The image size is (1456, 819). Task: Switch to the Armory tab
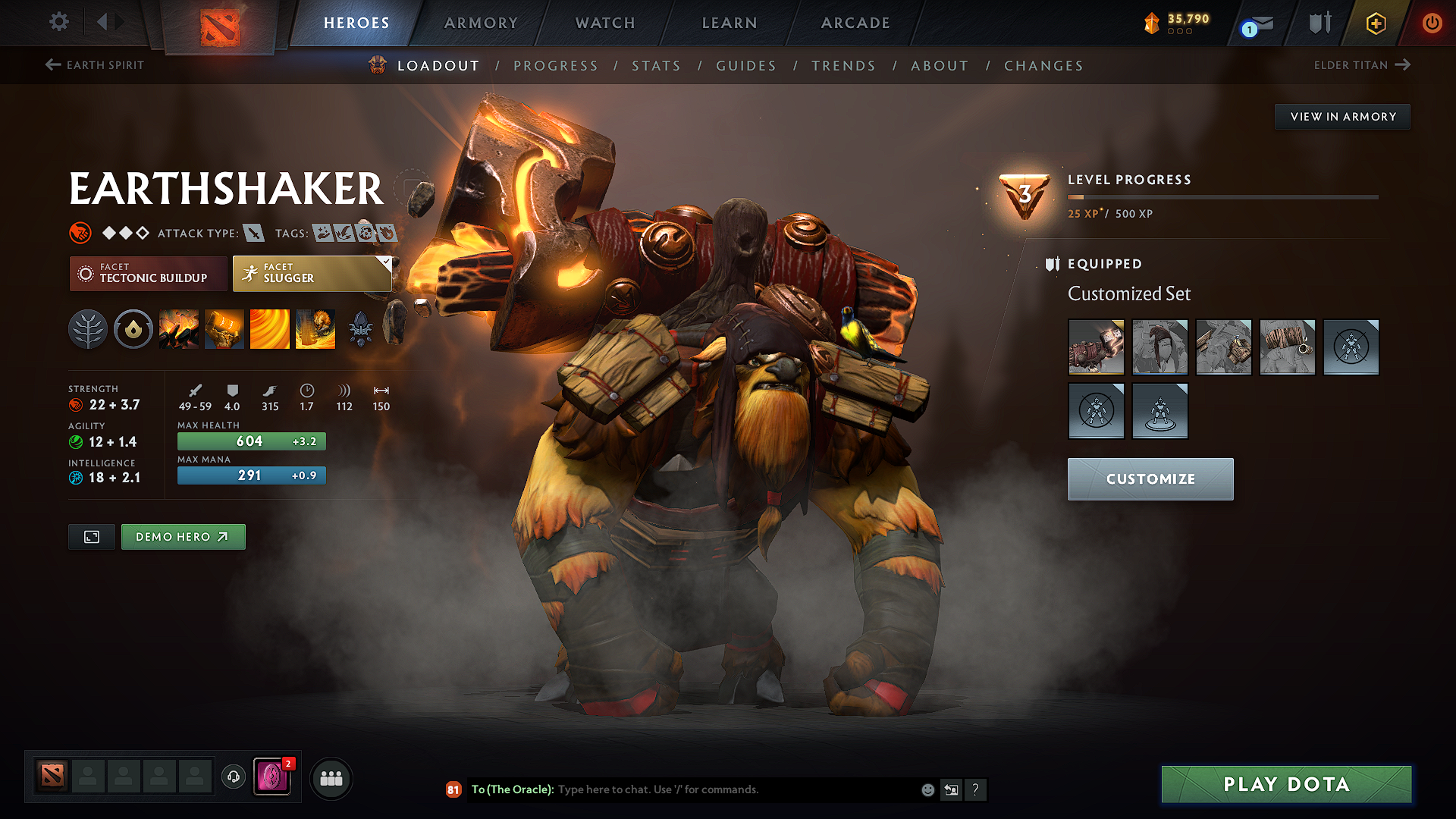pos(481,23)
